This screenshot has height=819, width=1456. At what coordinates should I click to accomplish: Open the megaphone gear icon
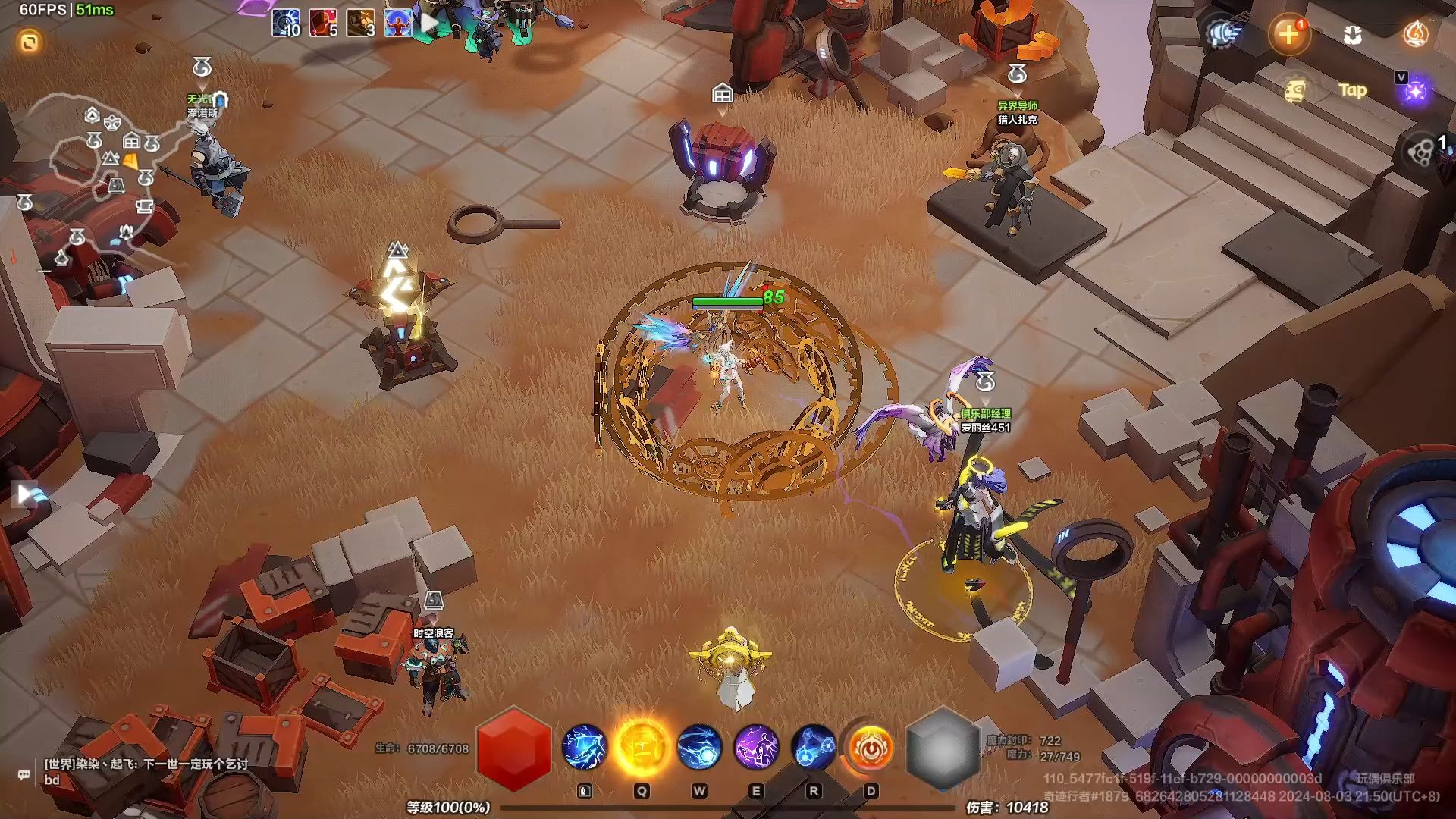point(1222,34)
